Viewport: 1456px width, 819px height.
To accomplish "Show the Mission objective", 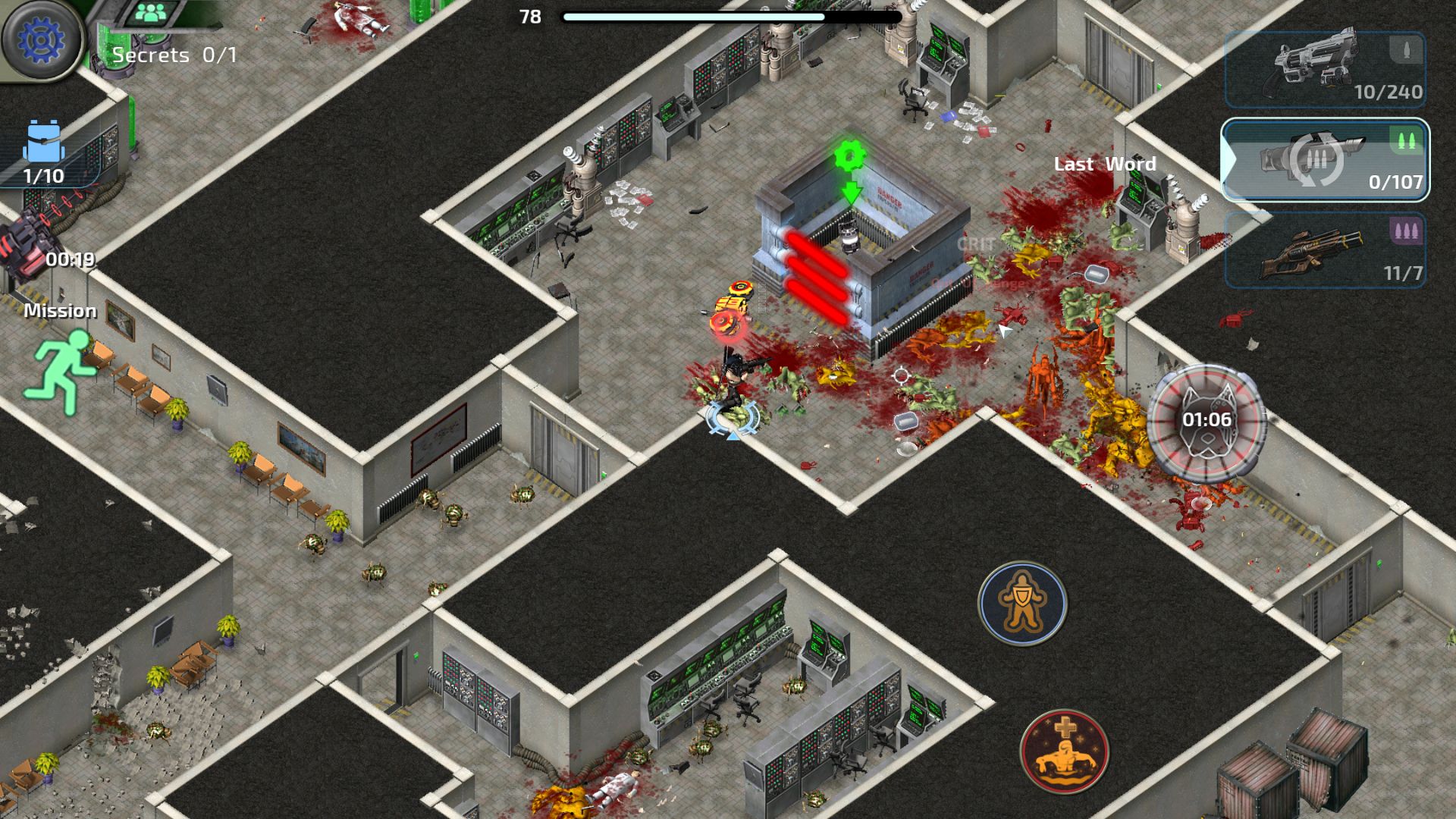I will point(61,362).
